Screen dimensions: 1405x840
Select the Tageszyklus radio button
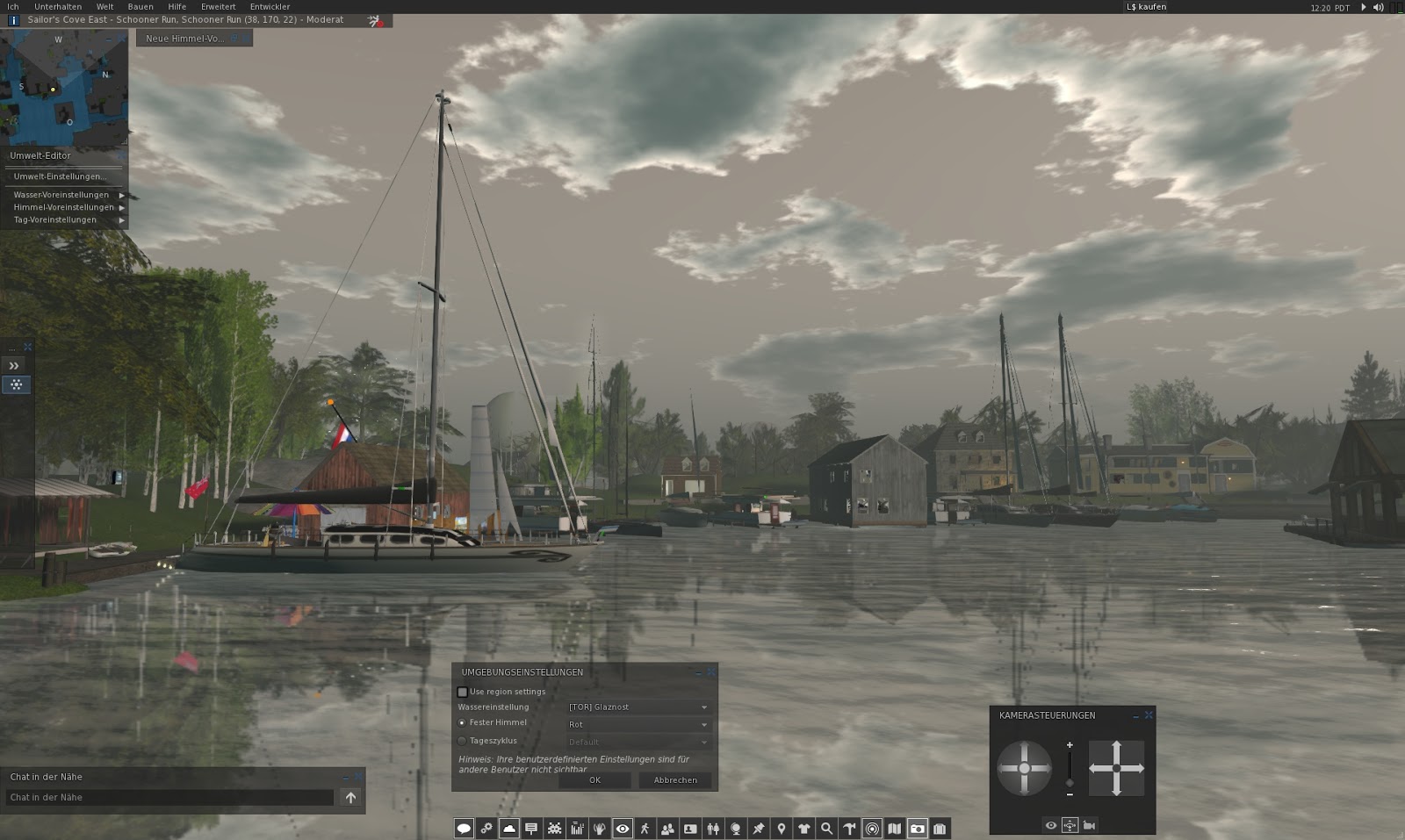[x=462, y=741]
